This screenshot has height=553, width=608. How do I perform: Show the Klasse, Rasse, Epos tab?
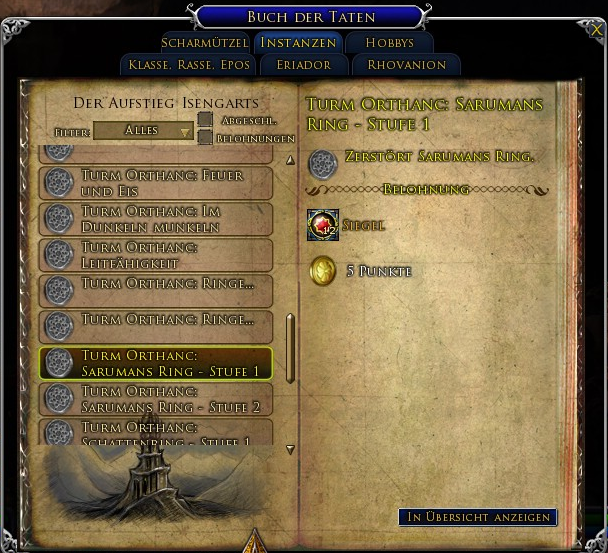click(x=184, y=65)
